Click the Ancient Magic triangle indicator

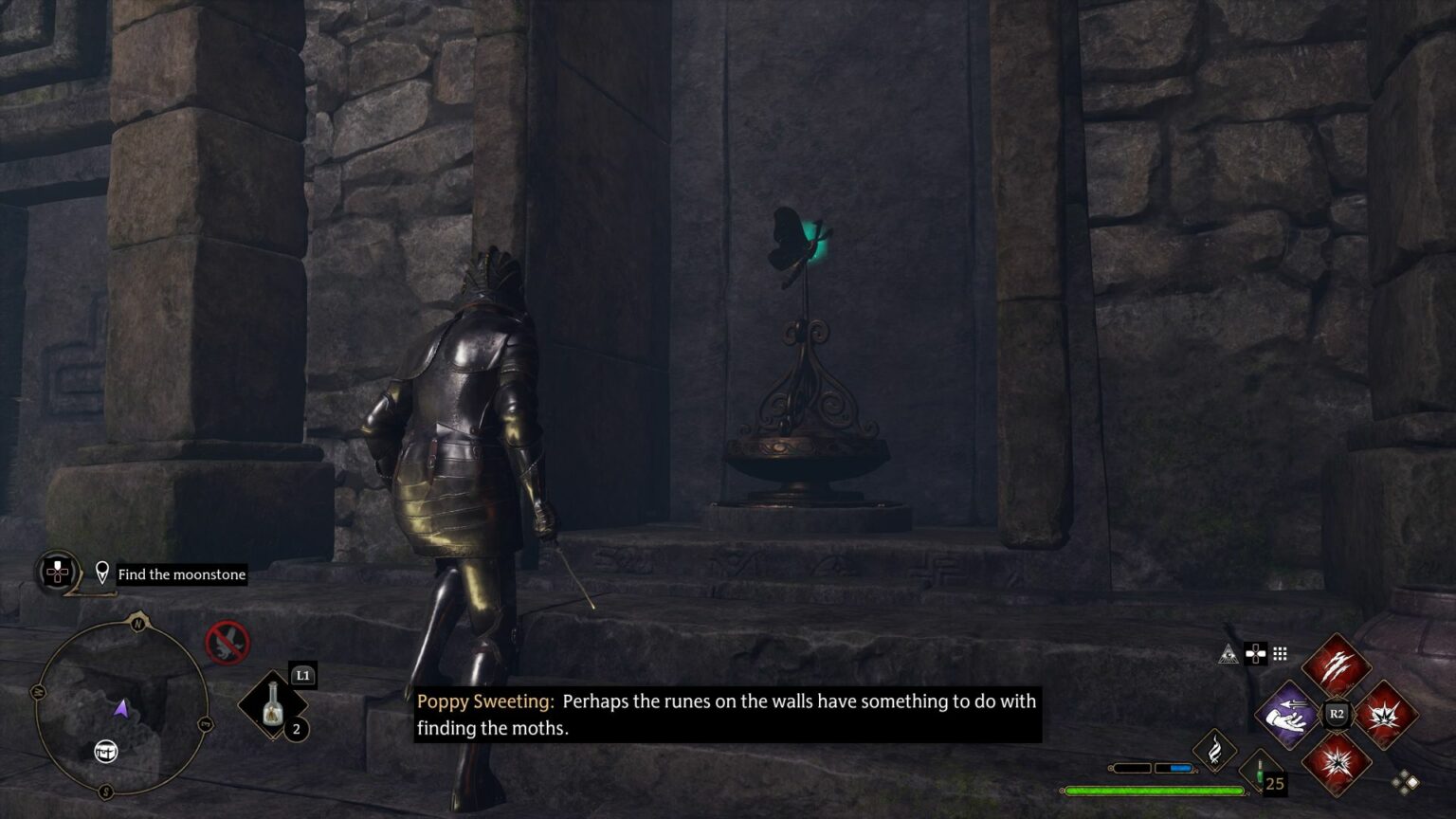click(x=1228, y=654)
